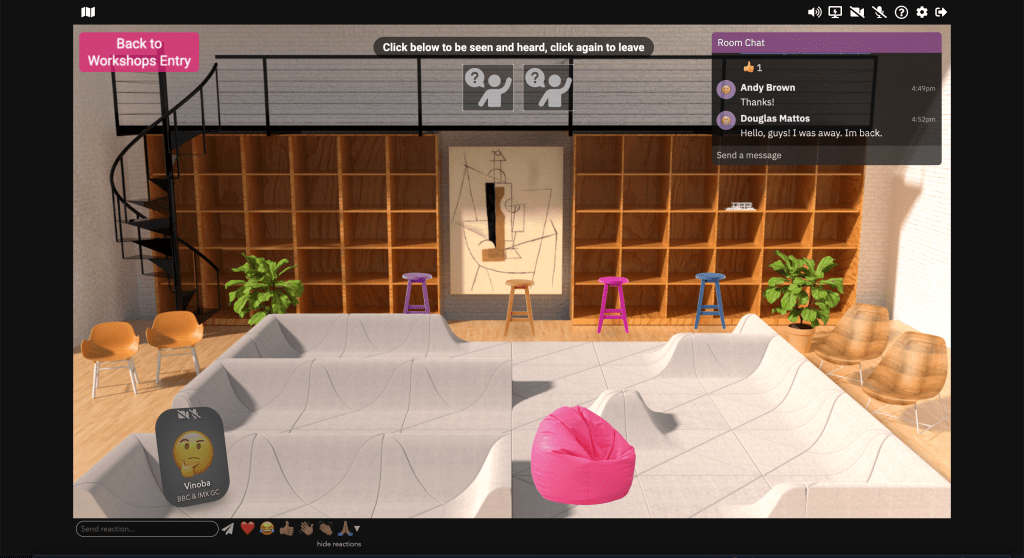This screenshot has width=1024, height=558.
Task: Click the Send reaction text field
Action: (147, 529)
